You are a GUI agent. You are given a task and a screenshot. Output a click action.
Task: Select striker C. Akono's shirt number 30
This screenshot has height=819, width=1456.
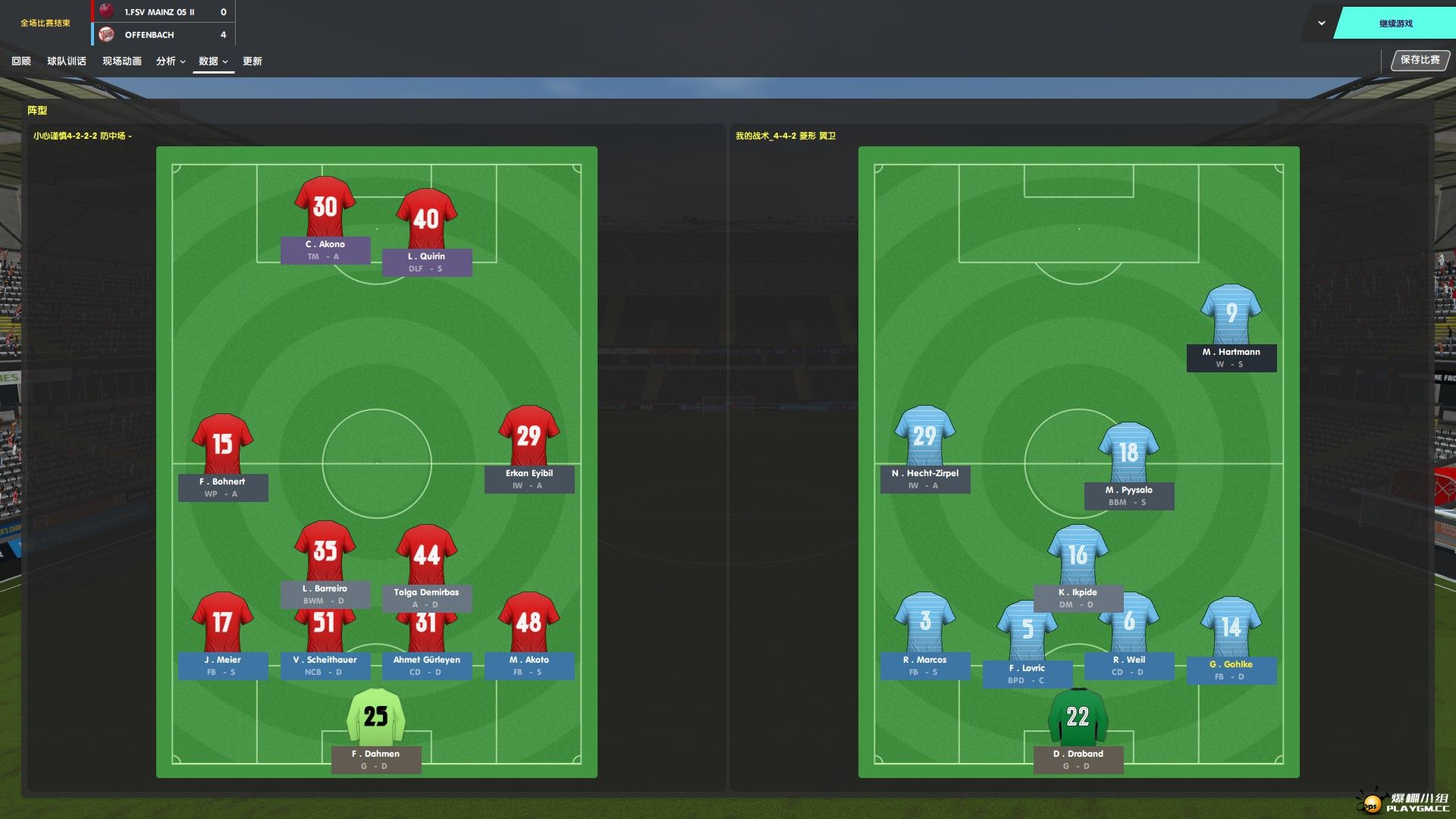tap(325, 206)
